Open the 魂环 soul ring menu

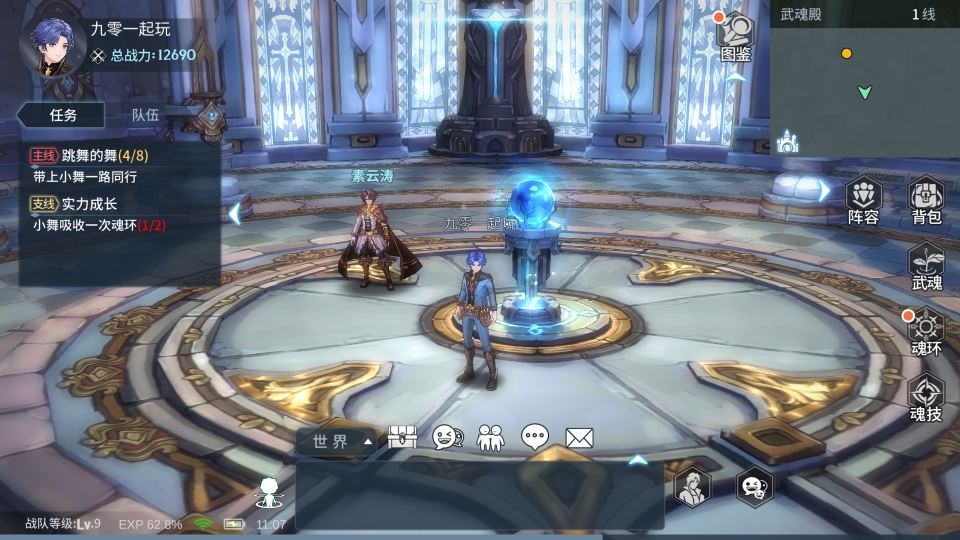pyautogui.click(x=926, y=332)
